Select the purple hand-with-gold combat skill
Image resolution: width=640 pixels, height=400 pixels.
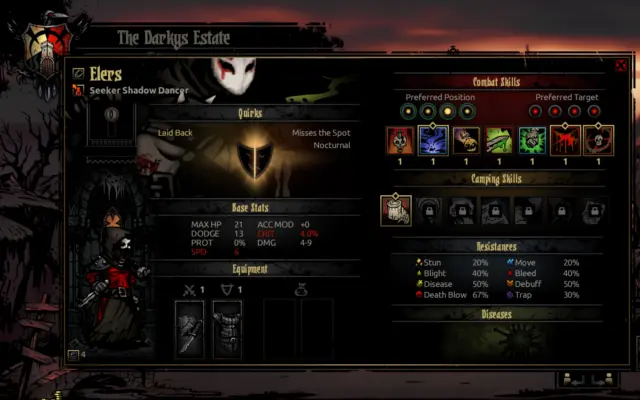click(x=467, y=140)
